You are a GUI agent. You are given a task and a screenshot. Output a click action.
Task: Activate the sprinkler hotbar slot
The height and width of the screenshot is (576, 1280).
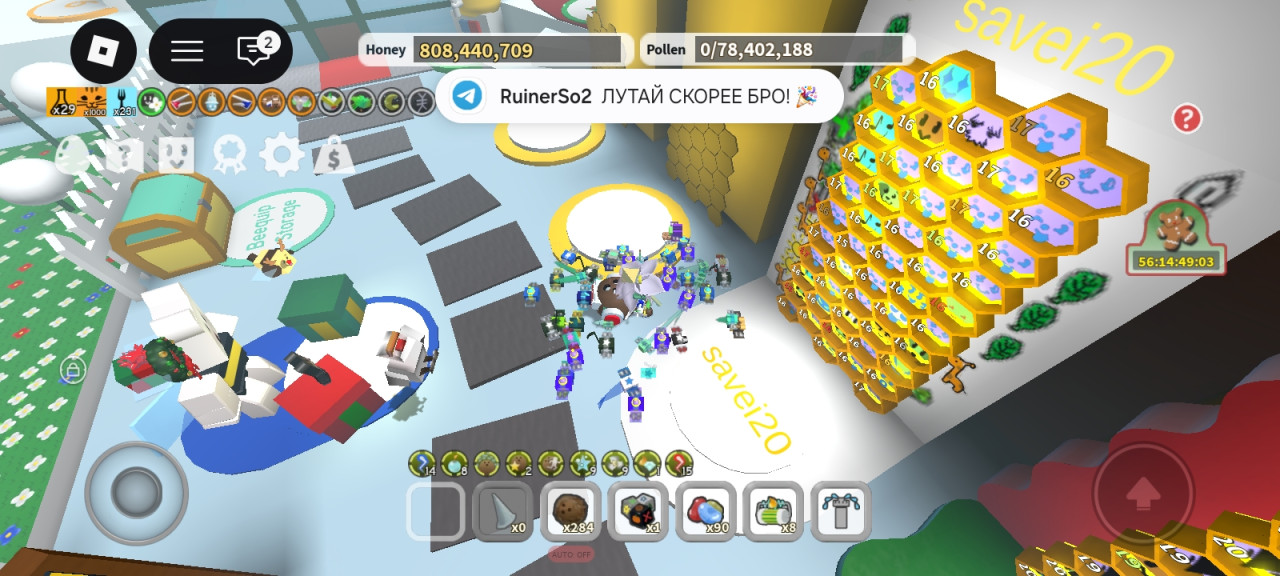pyautogui.click(x=840, y=510)
